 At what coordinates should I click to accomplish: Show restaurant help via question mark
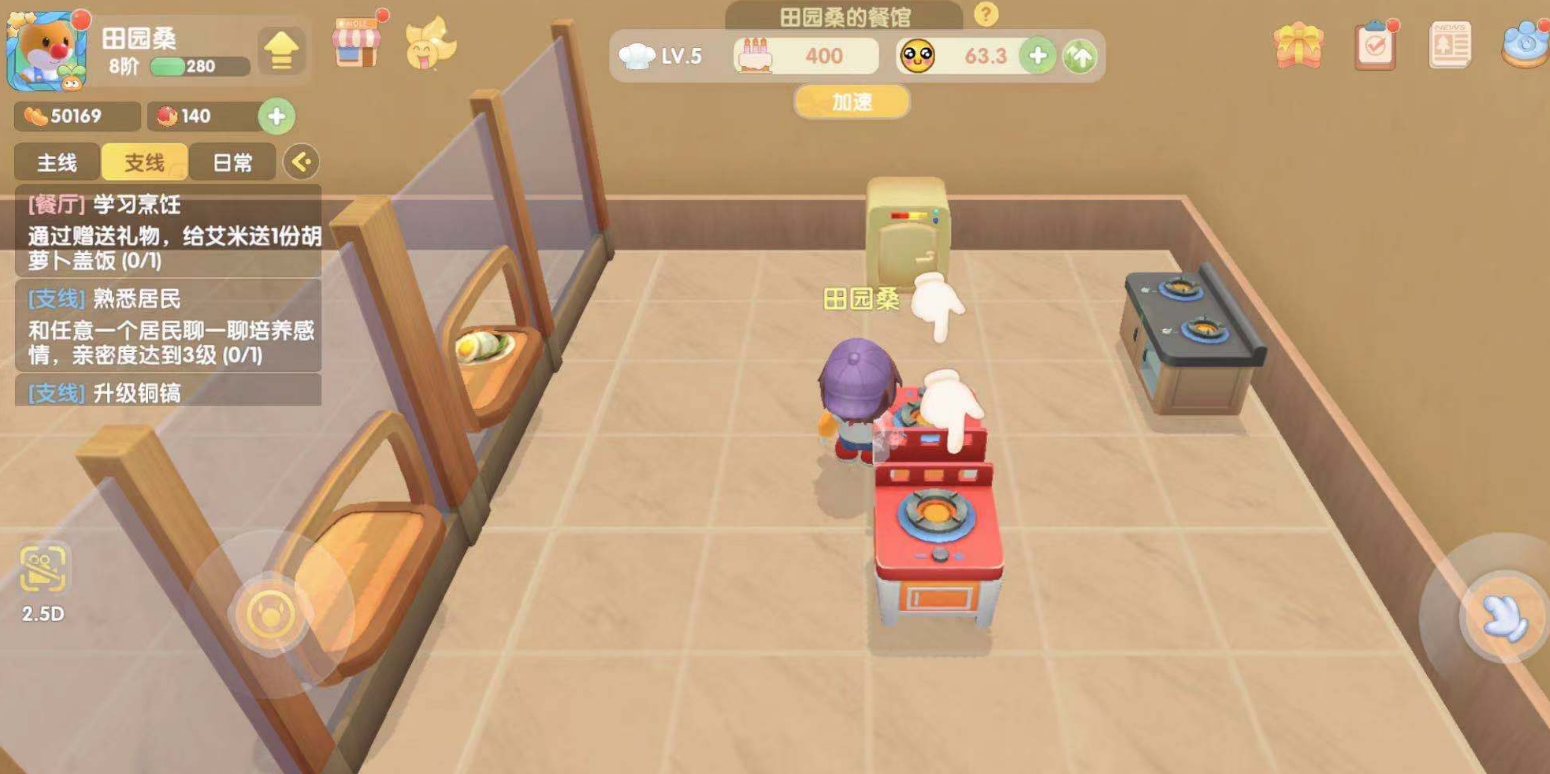tap(986, 15)
